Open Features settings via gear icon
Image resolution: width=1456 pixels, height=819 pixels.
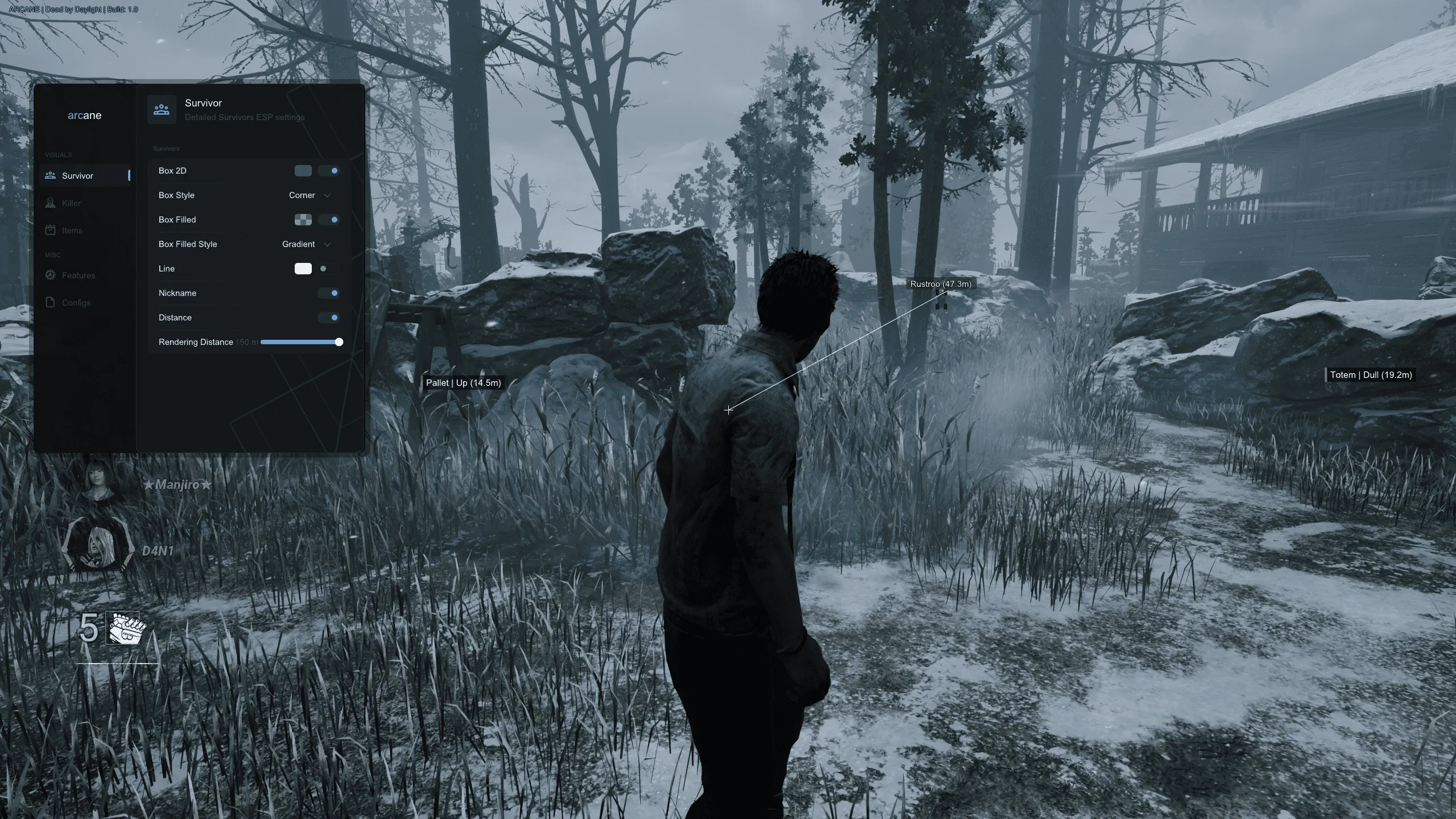coord(50,275)
